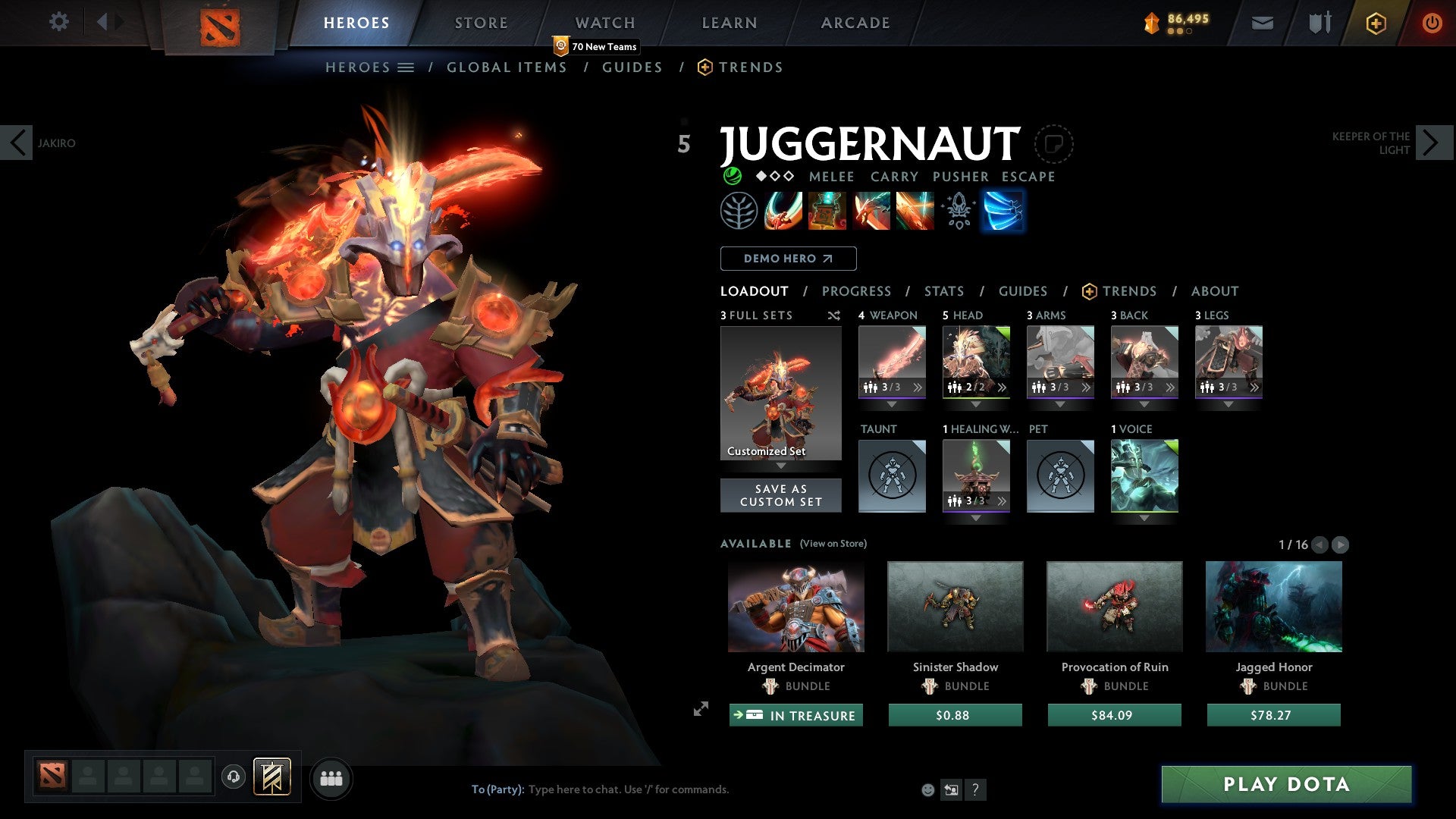Switch to the STATS tab

click(943, 290)
